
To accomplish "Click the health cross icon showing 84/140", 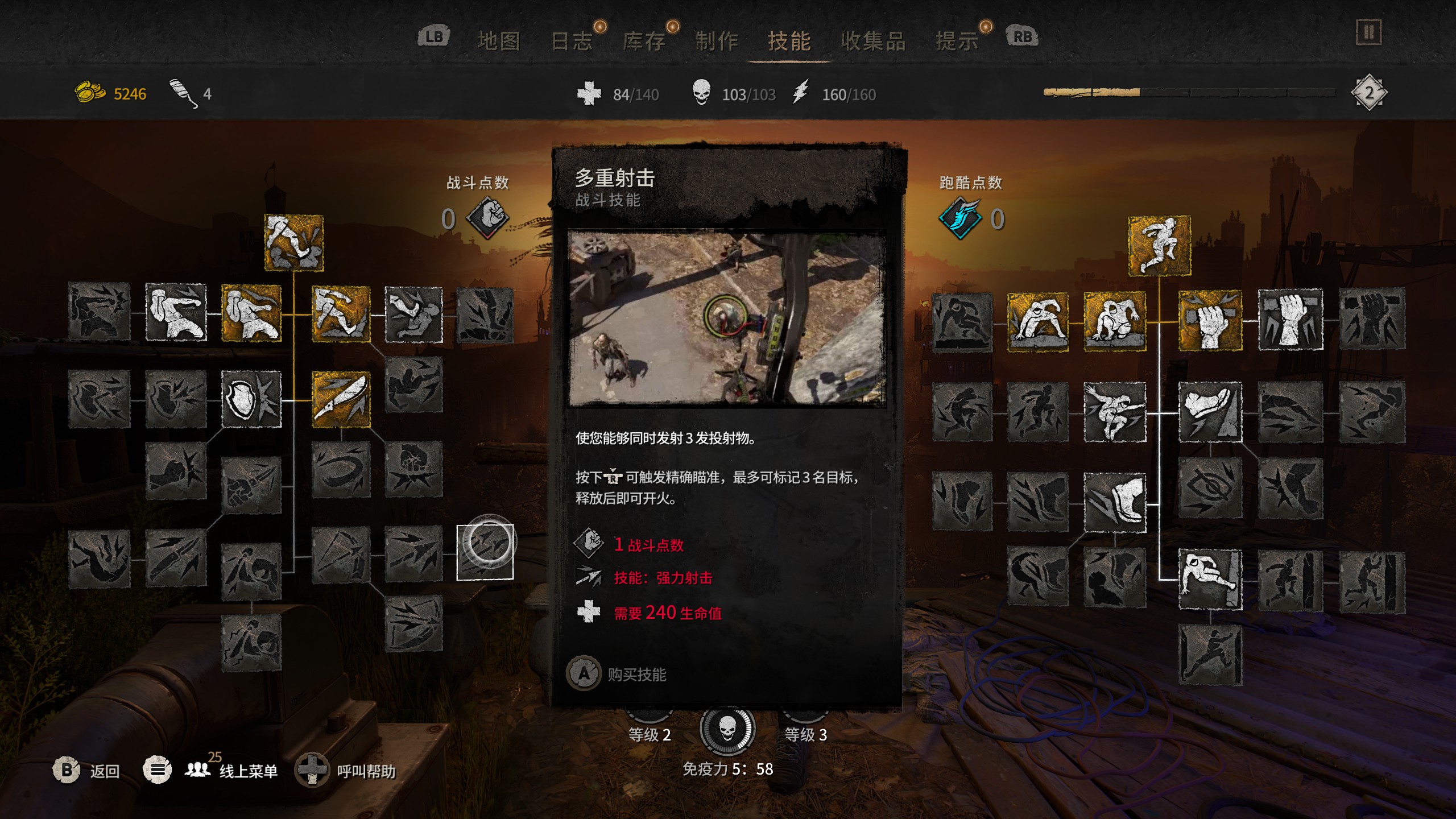I will (589, 92).
